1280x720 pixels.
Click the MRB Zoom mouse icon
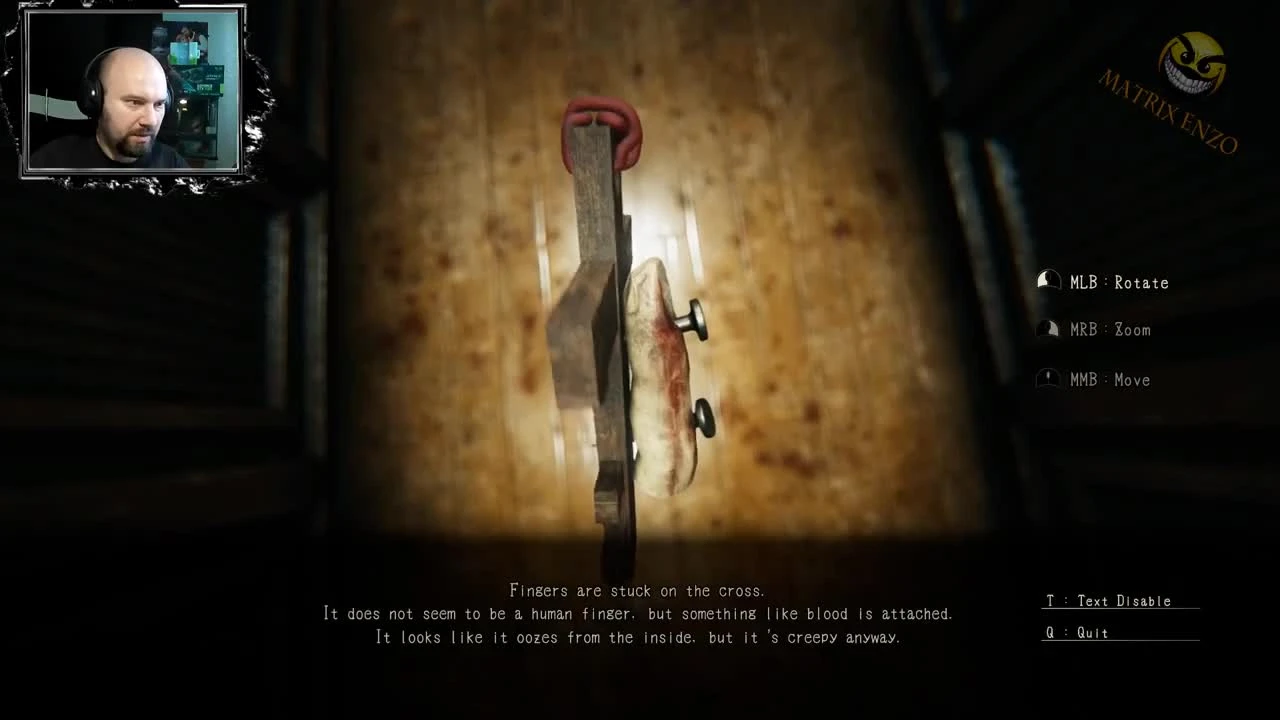pyautogui.click(x=1048, y=329)
